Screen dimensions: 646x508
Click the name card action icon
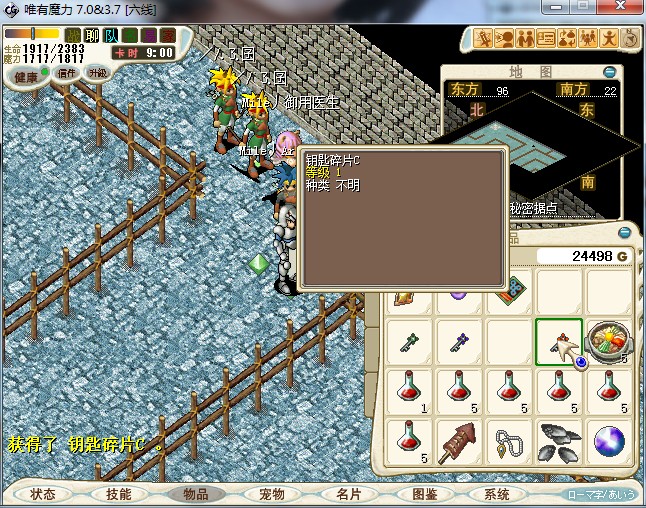coord(546,39)
